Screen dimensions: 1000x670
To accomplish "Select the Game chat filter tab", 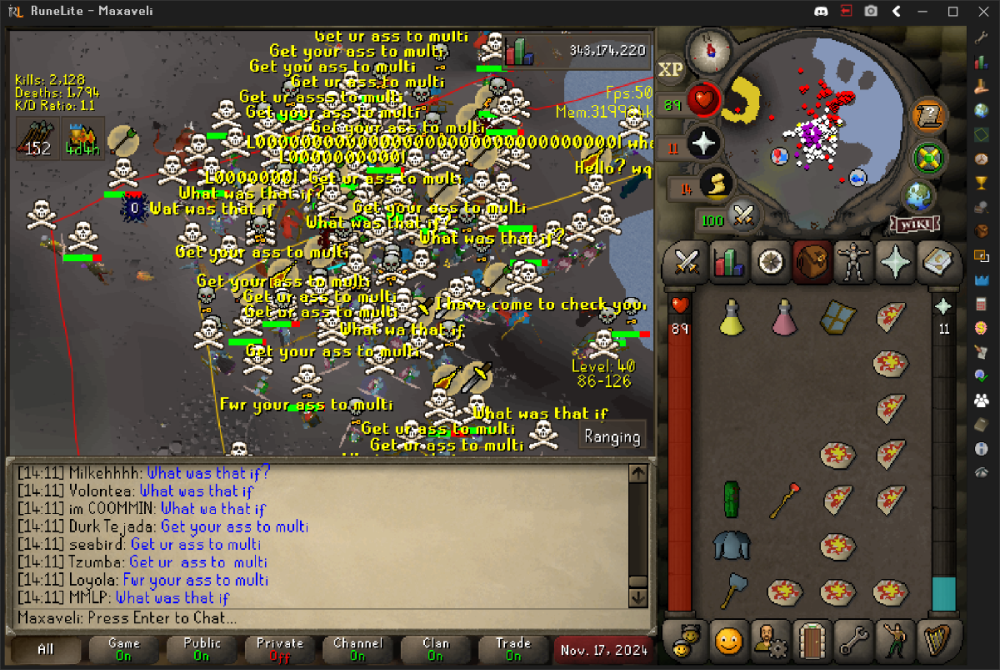I will [124, 649].
